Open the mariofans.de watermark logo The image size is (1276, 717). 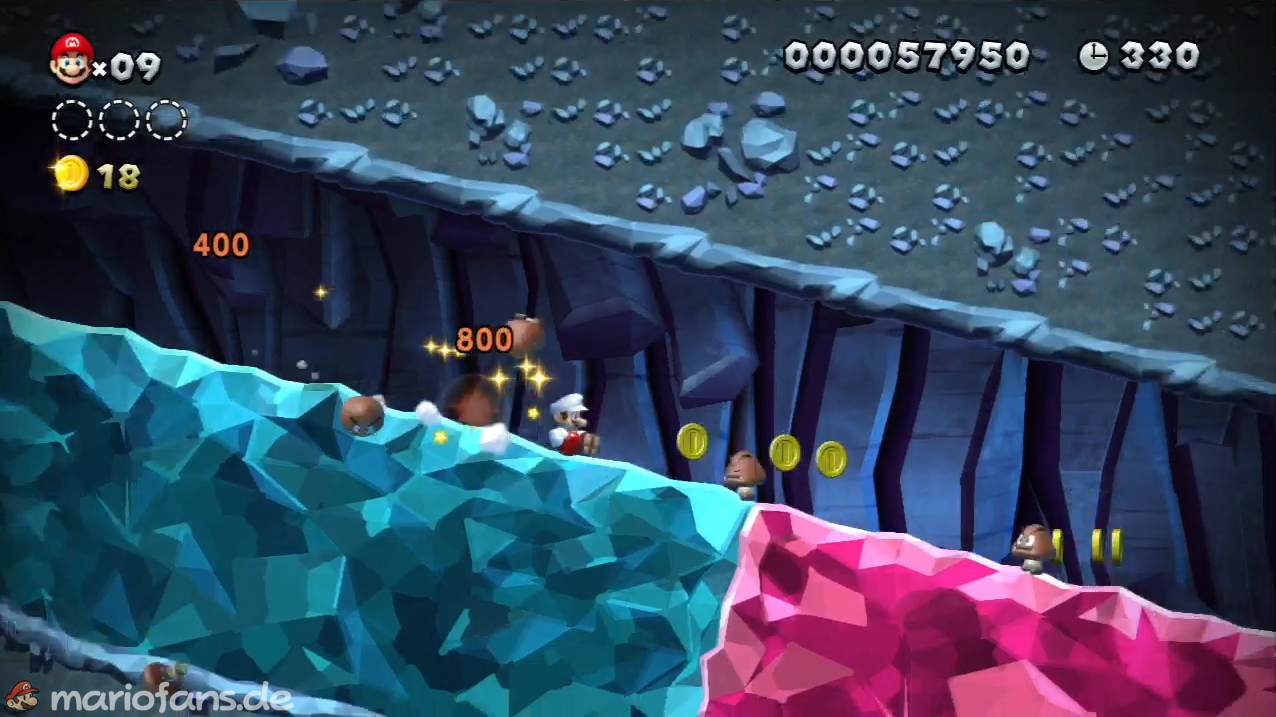(150, 697)
